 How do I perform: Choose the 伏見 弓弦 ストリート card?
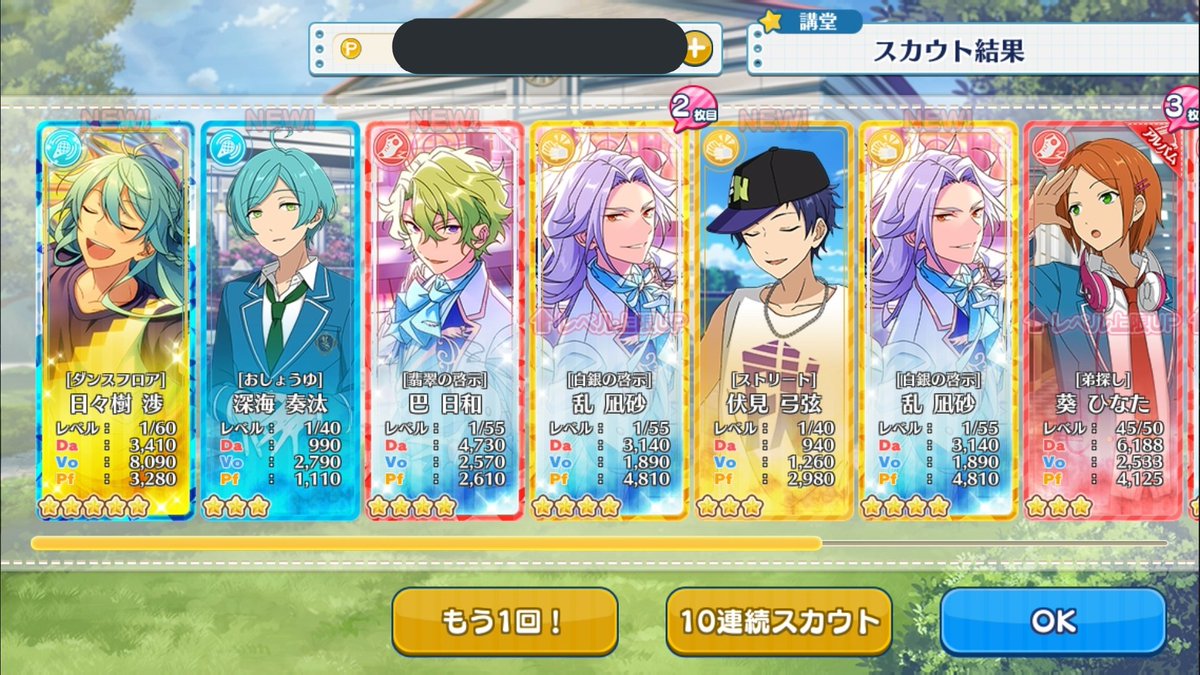[x=774, y=320]
